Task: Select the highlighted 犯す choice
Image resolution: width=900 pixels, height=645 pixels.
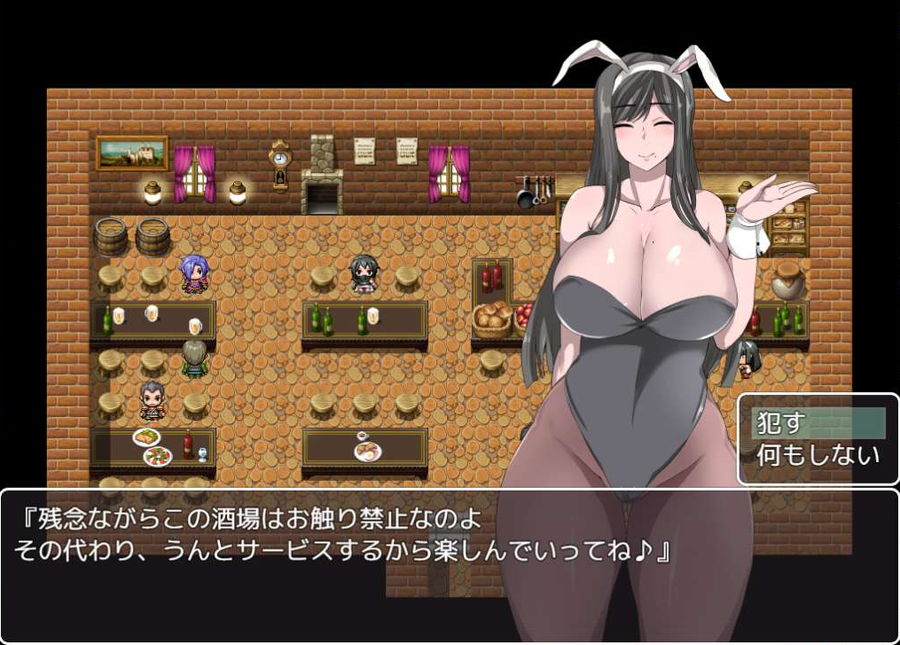Action: [817, 423]
